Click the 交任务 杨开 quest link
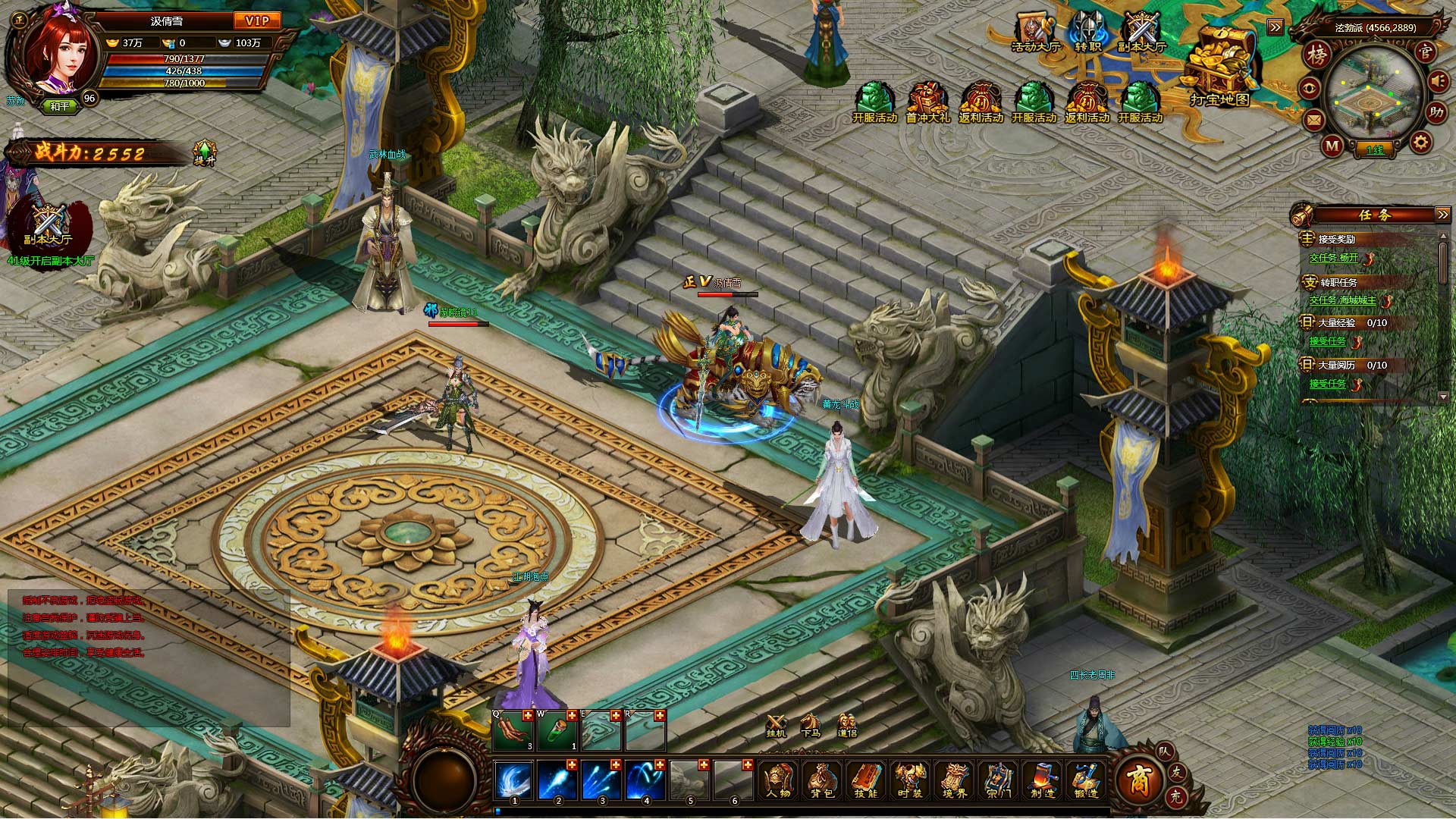Screen dimensions: 1456x819 pyautogui.click(x=1334, y=258)
